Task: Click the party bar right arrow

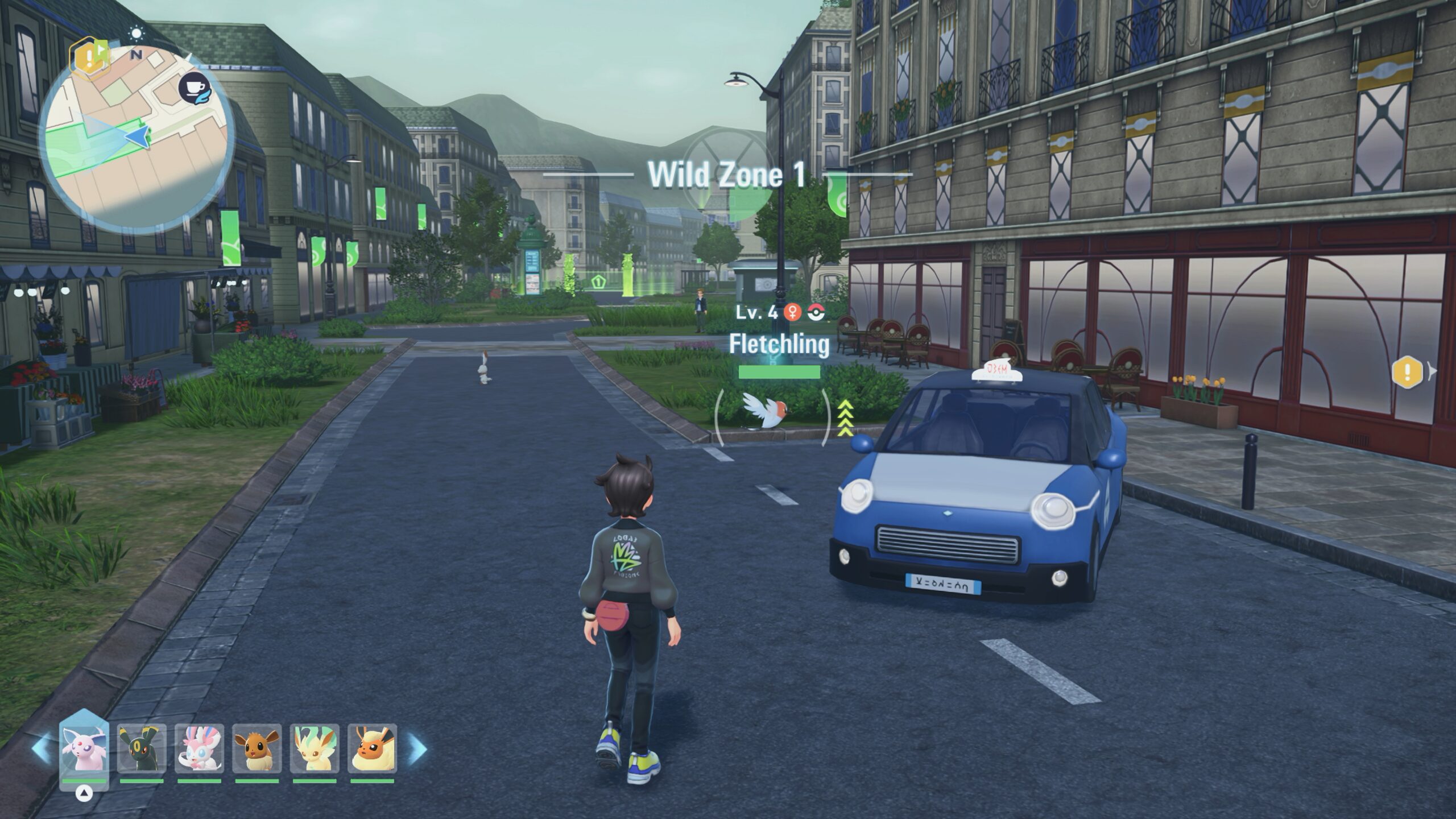Action: (x=417, y=748)
